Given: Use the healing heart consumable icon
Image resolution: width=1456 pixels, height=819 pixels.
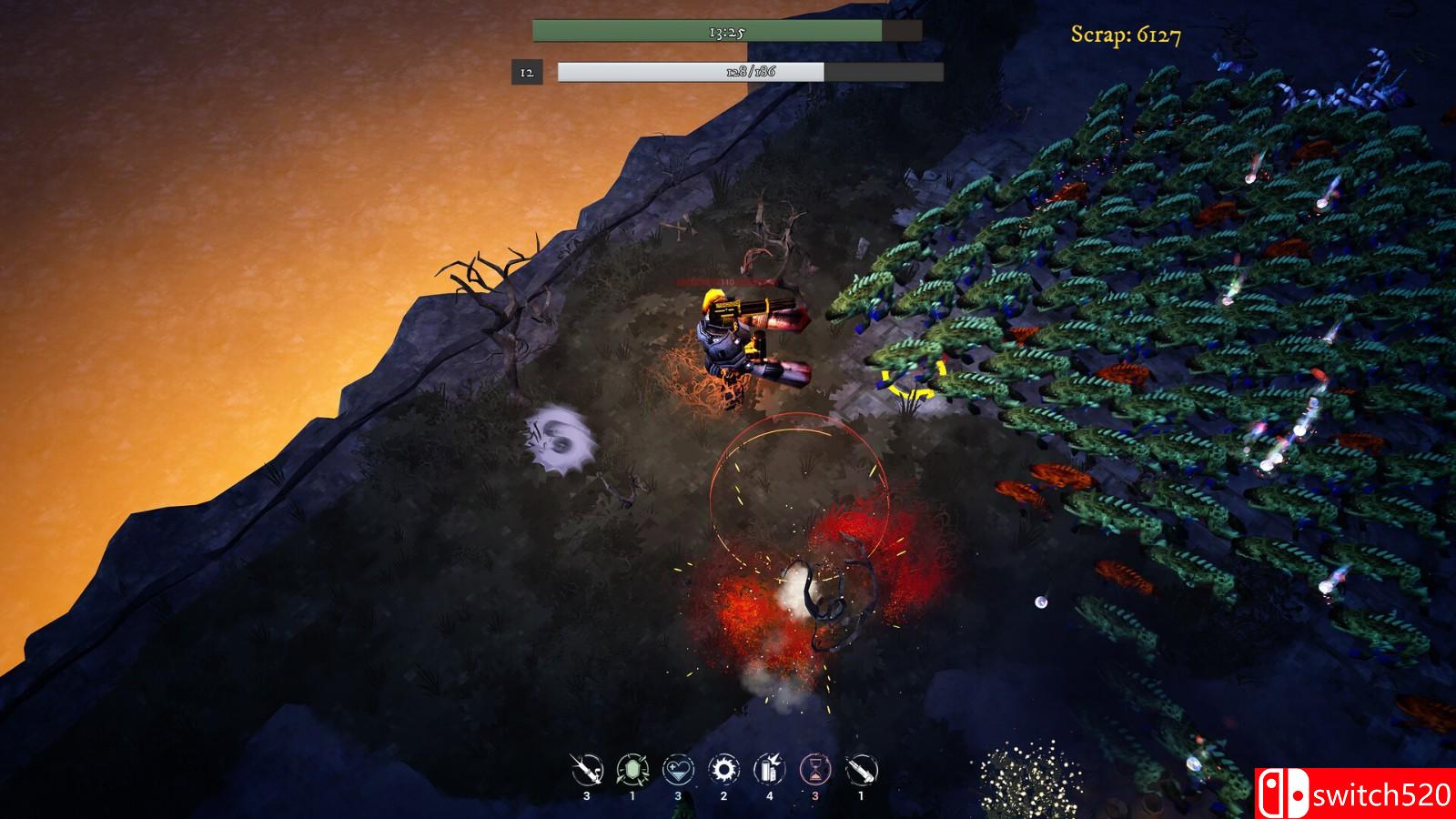Looking at the screenshot, I should 679,769.
